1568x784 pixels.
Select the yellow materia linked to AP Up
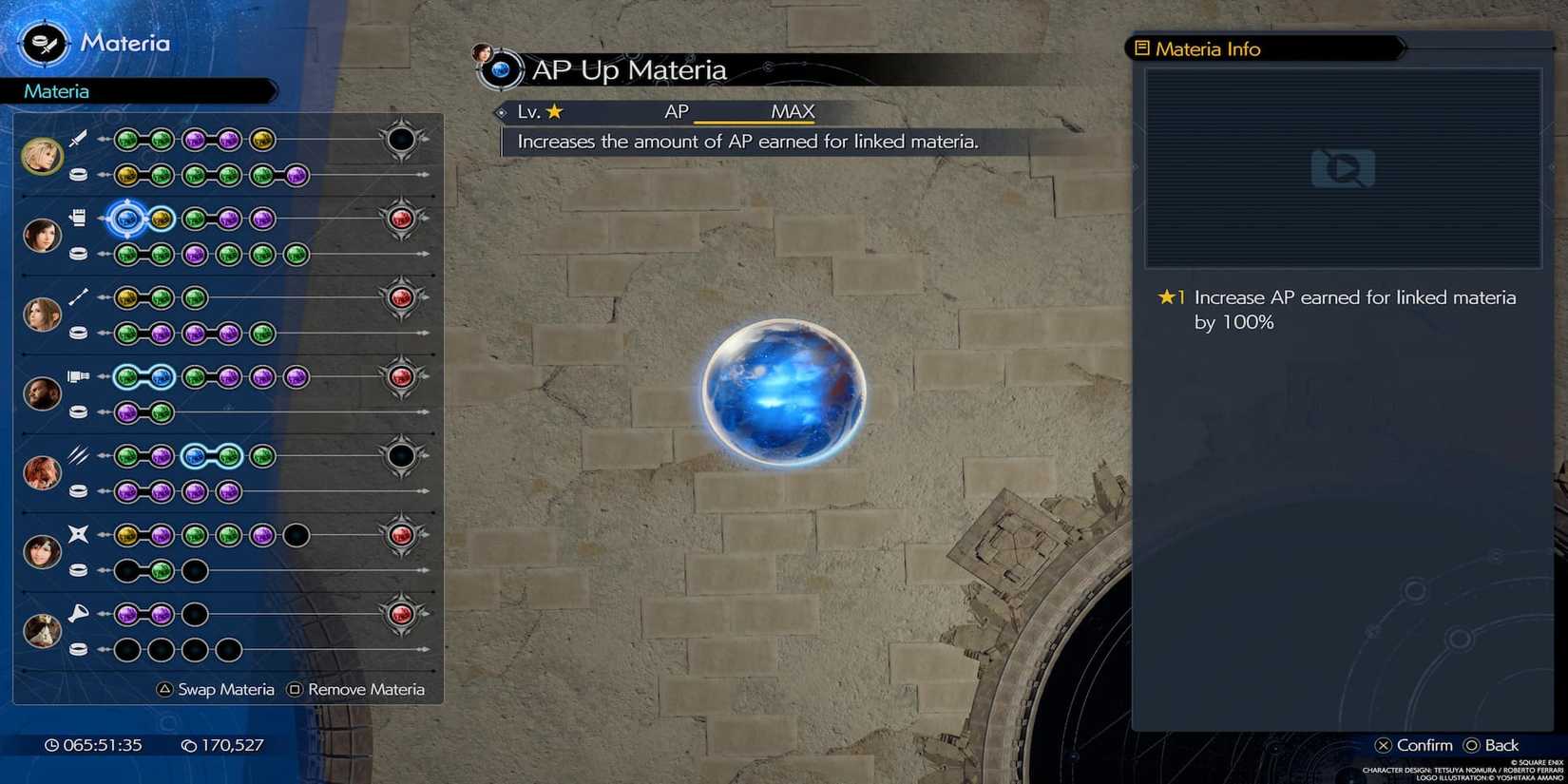(163, 220)
